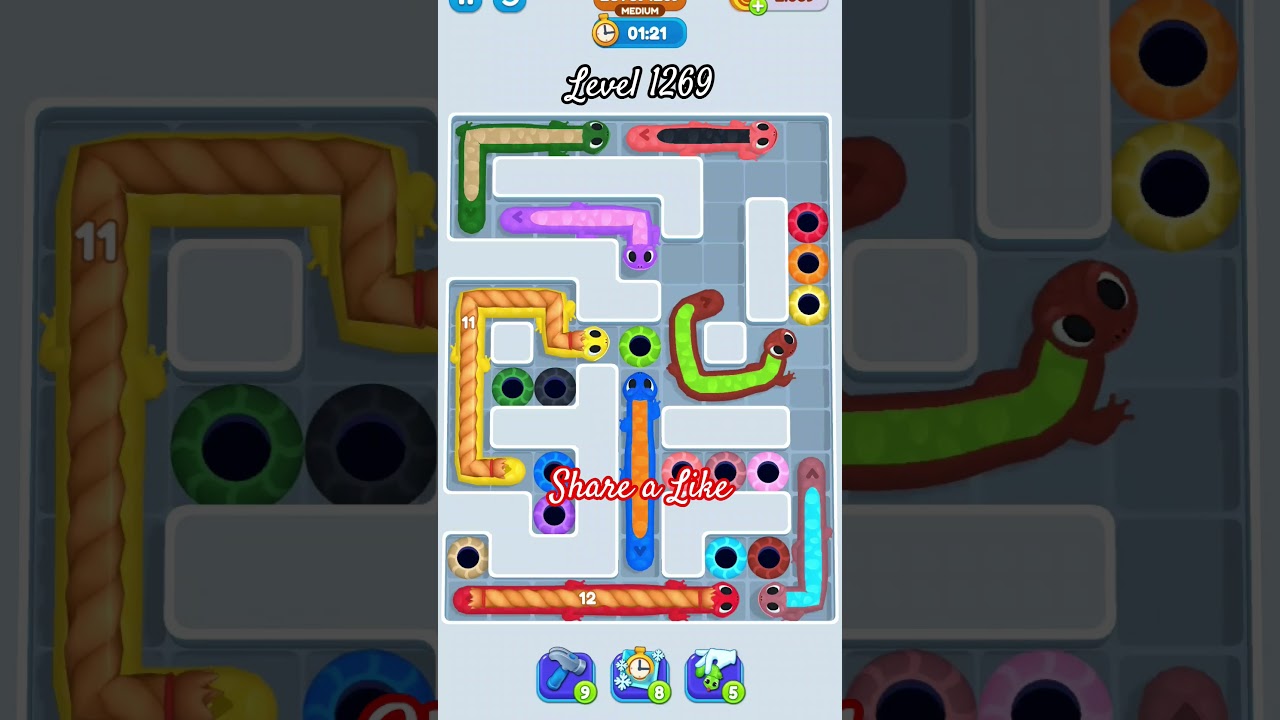Click the stopwatch timer showing 01:21
Screen dimensions: 1280x720
pyautogui.click(x=638, y=32)
